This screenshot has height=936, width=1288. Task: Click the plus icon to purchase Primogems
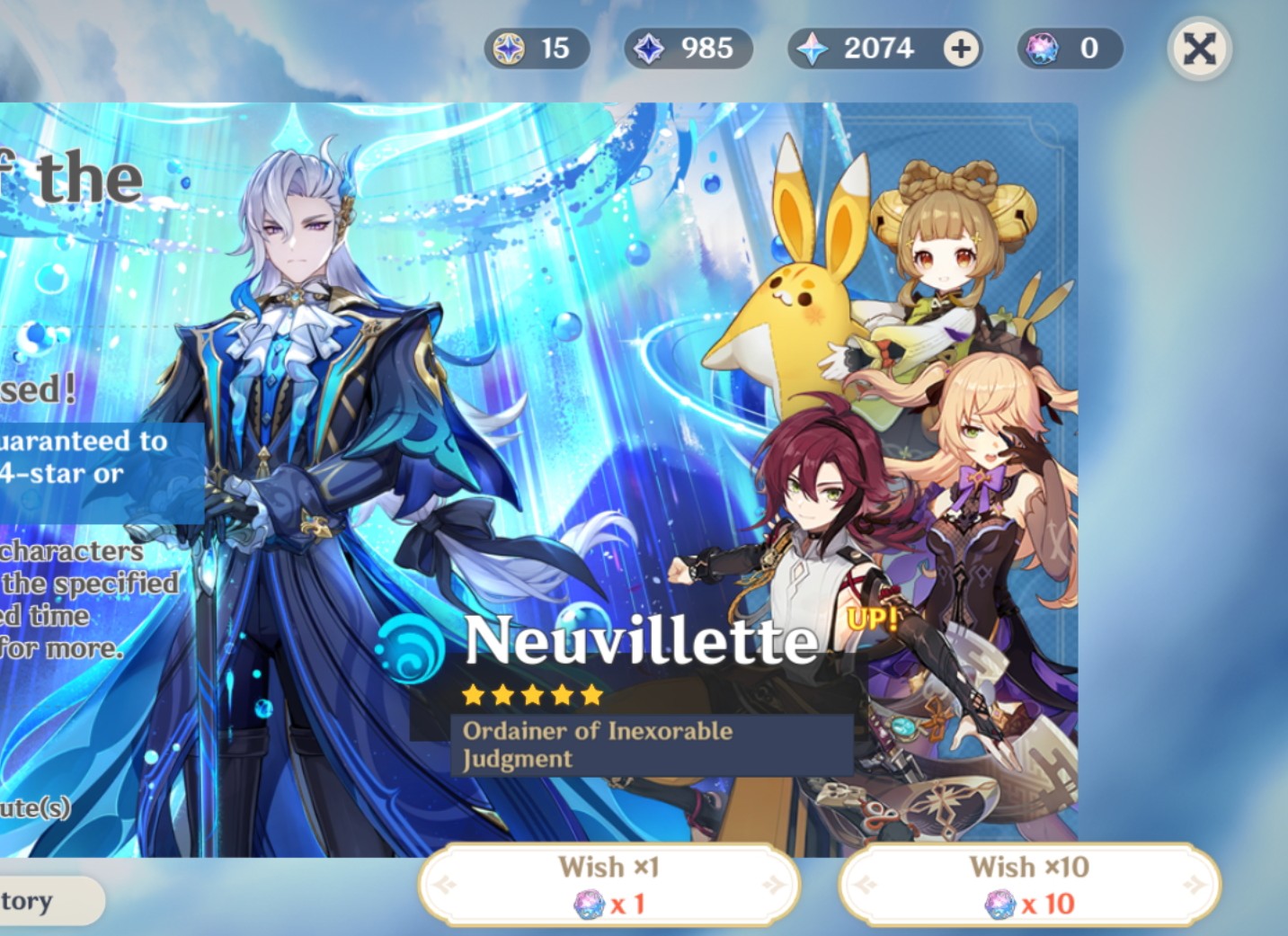click(x=959, y=49)
